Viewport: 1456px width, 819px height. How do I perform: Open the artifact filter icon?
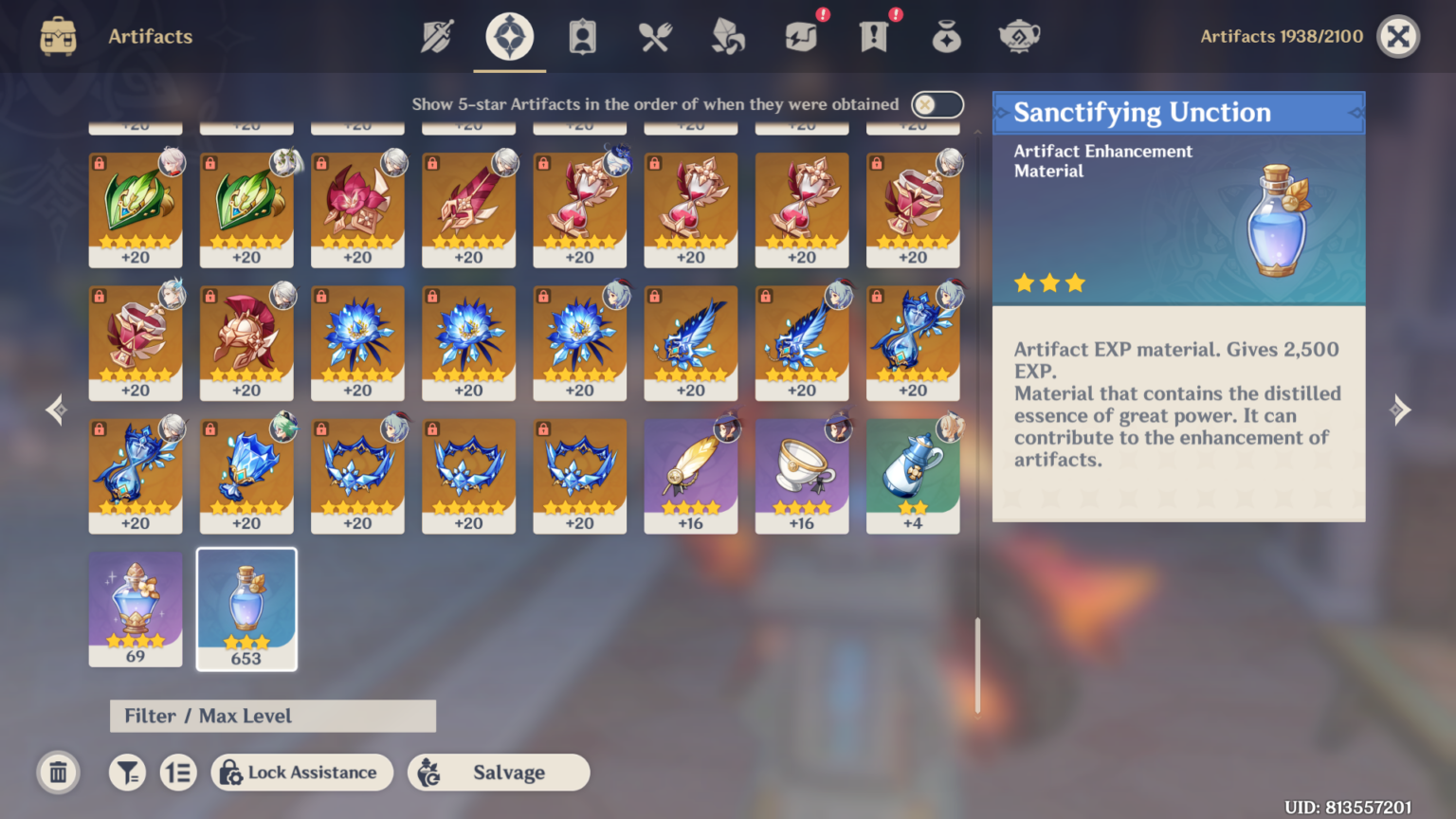pos(128,773)
